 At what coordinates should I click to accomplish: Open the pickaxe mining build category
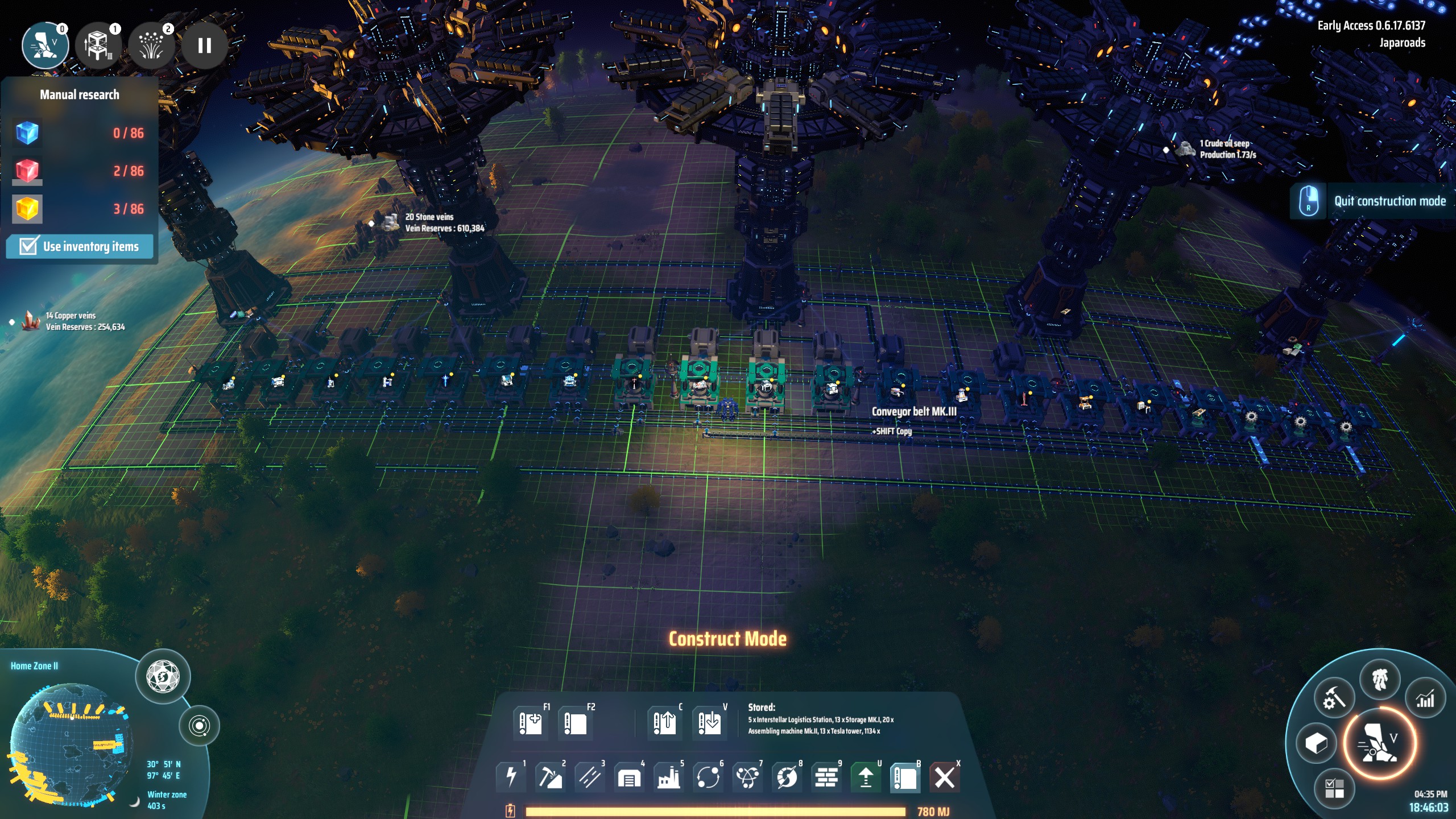550,776
